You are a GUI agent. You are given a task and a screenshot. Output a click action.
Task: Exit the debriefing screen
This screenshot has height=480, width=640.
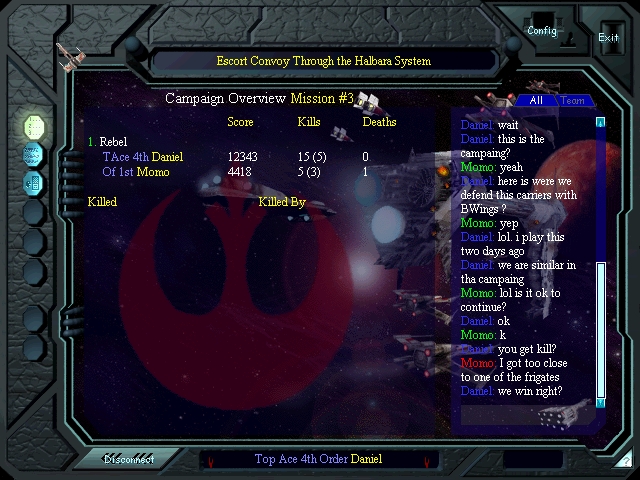[608, 37]
